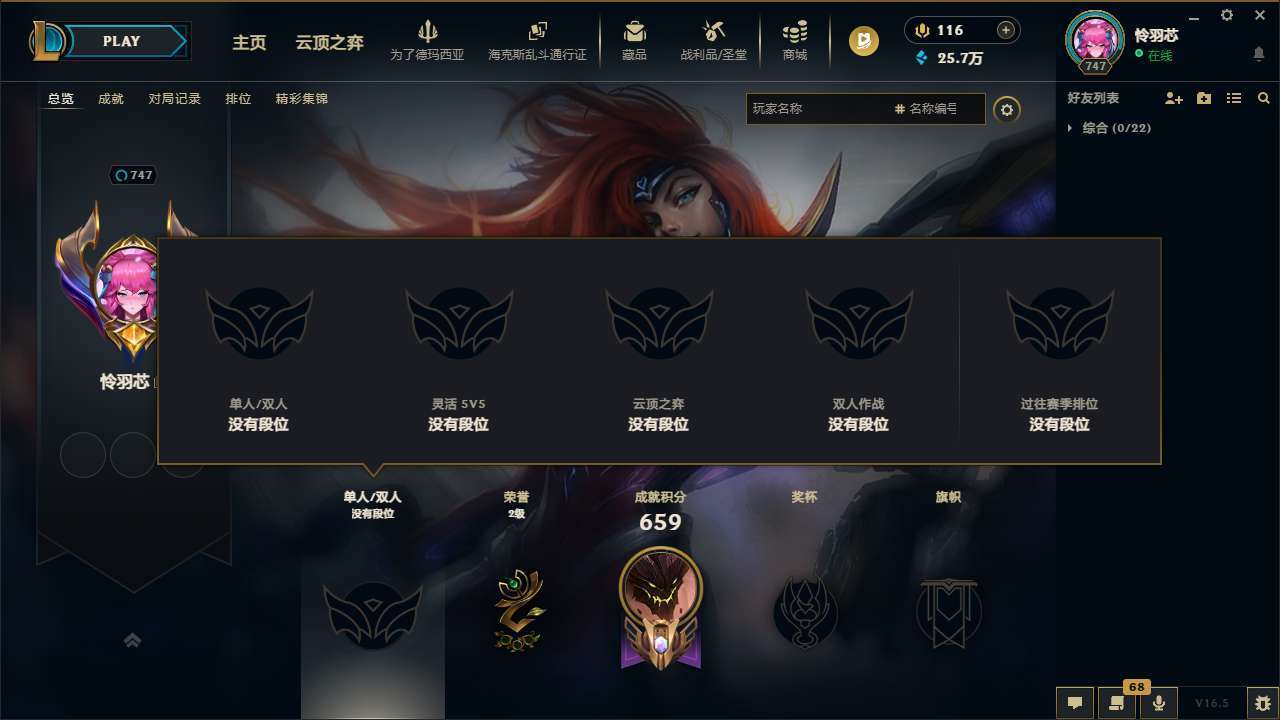1280x720 pixels.
Task: Open the 战利品/圣堂 loot vault
Action: (x=712, y=40)
